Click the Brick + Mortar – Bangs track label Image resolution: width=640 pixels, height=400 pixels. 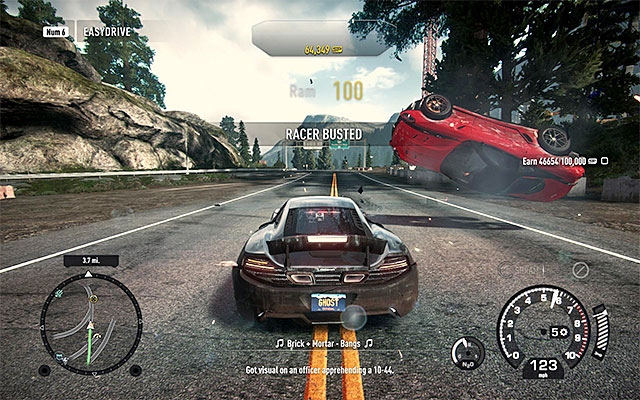pyautogui.click(x=322, y=343)
